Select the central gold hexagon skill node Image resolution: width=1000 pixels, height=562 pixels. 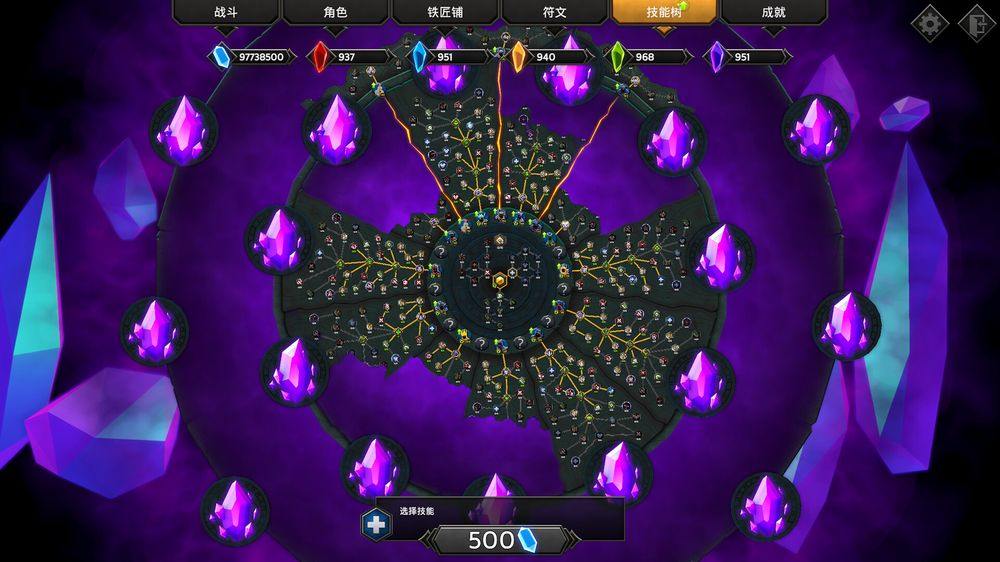500,281
